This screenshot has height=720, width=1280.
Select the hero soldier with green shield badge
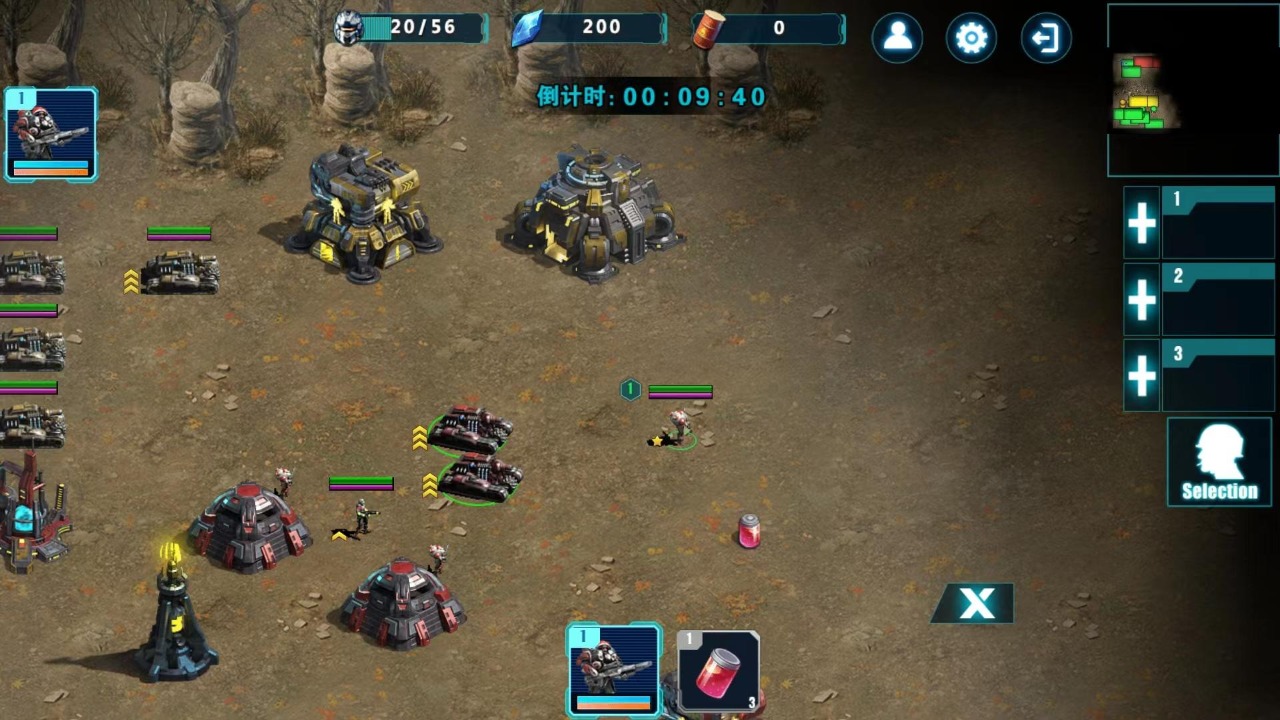point(678,427)
